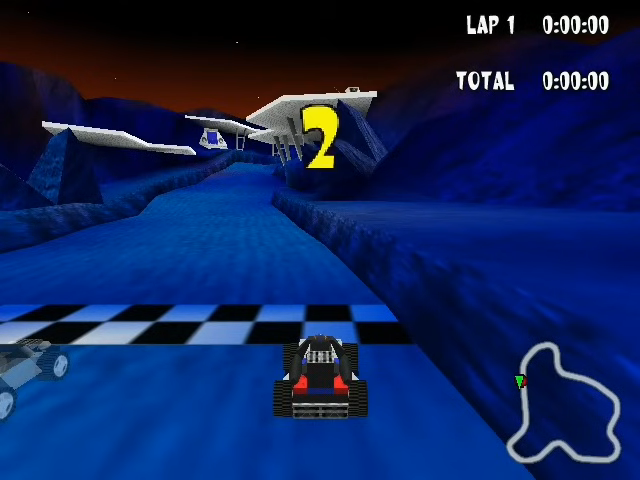Select the green player marker on minimap

(519, 381)
